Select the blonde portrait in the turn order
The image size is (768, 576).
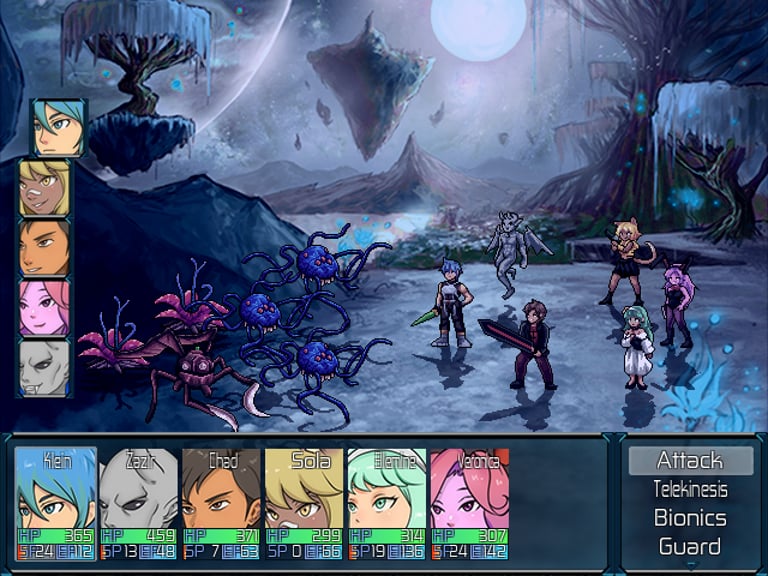pyautogui.click(x=45, y=188)
